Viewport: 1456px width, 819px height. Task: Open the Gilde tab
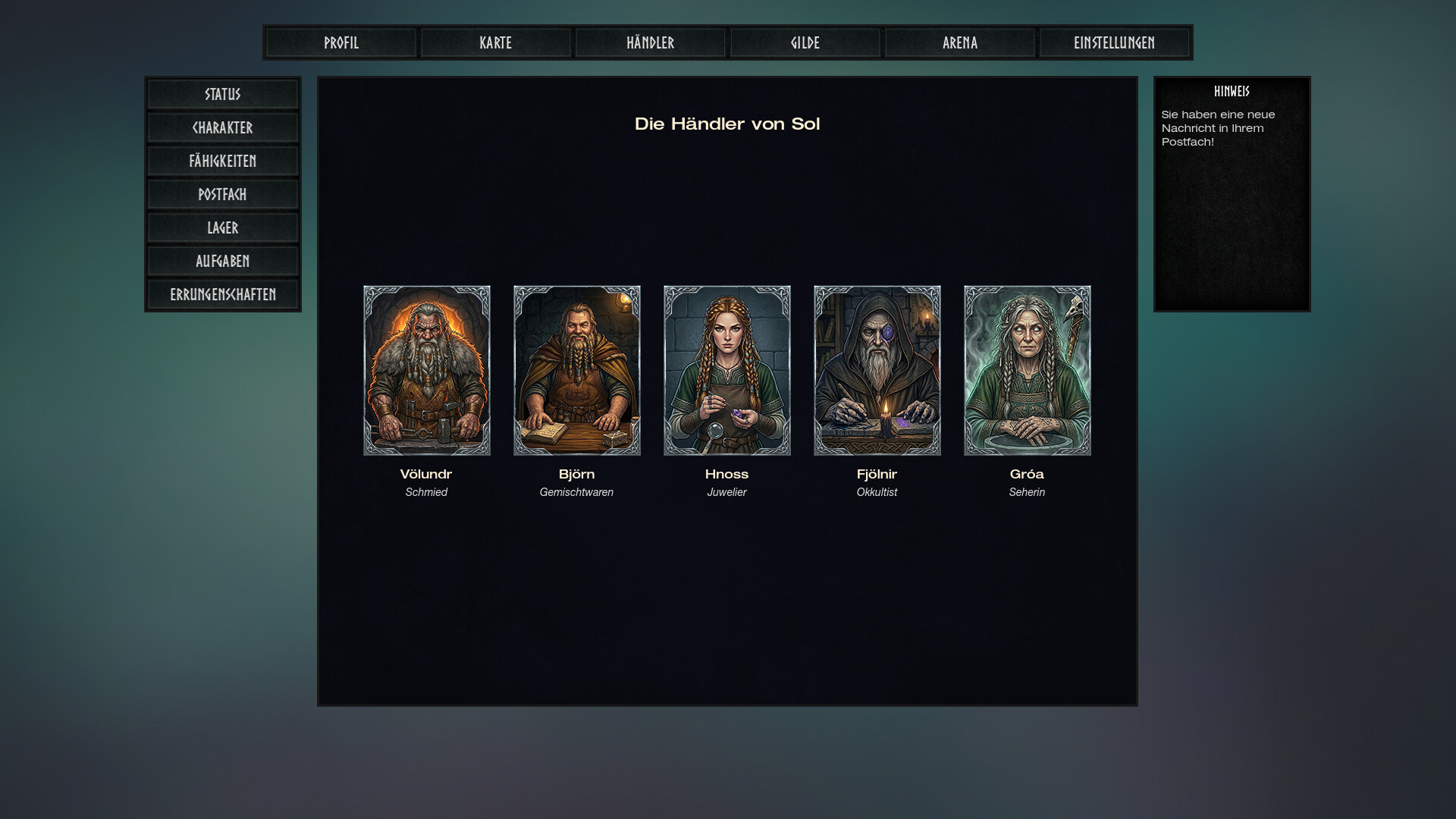[x=805, y=42]
